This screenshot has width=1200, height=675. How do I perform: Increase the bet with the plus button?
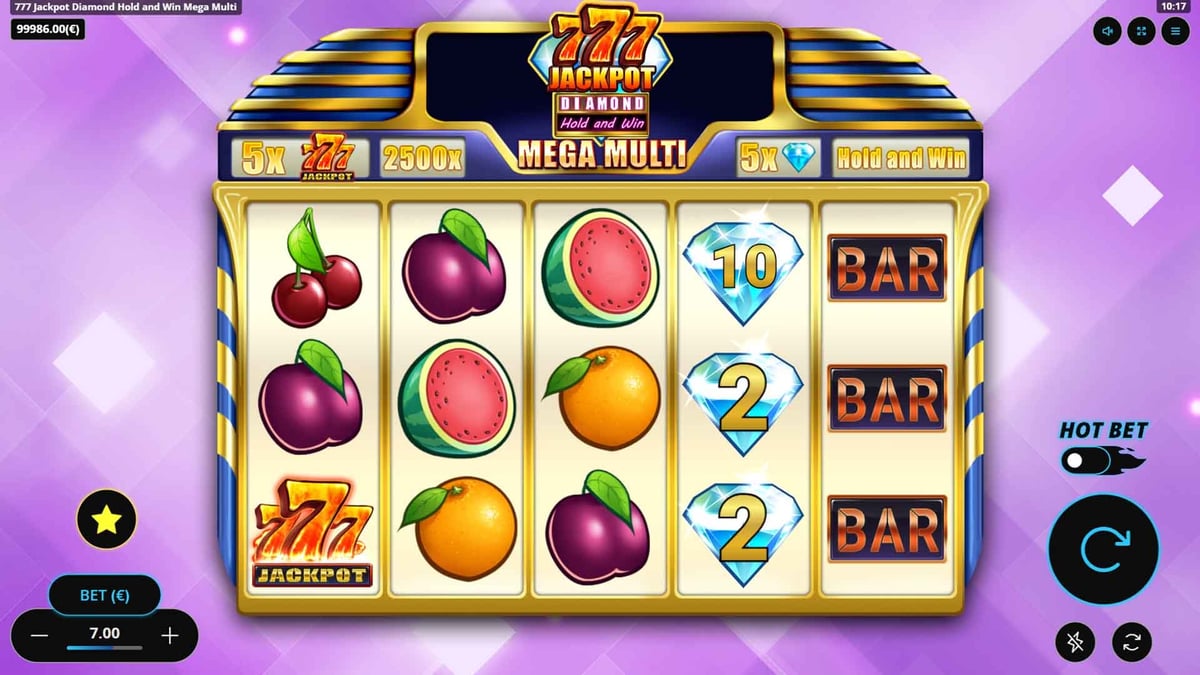click(170, 635)
